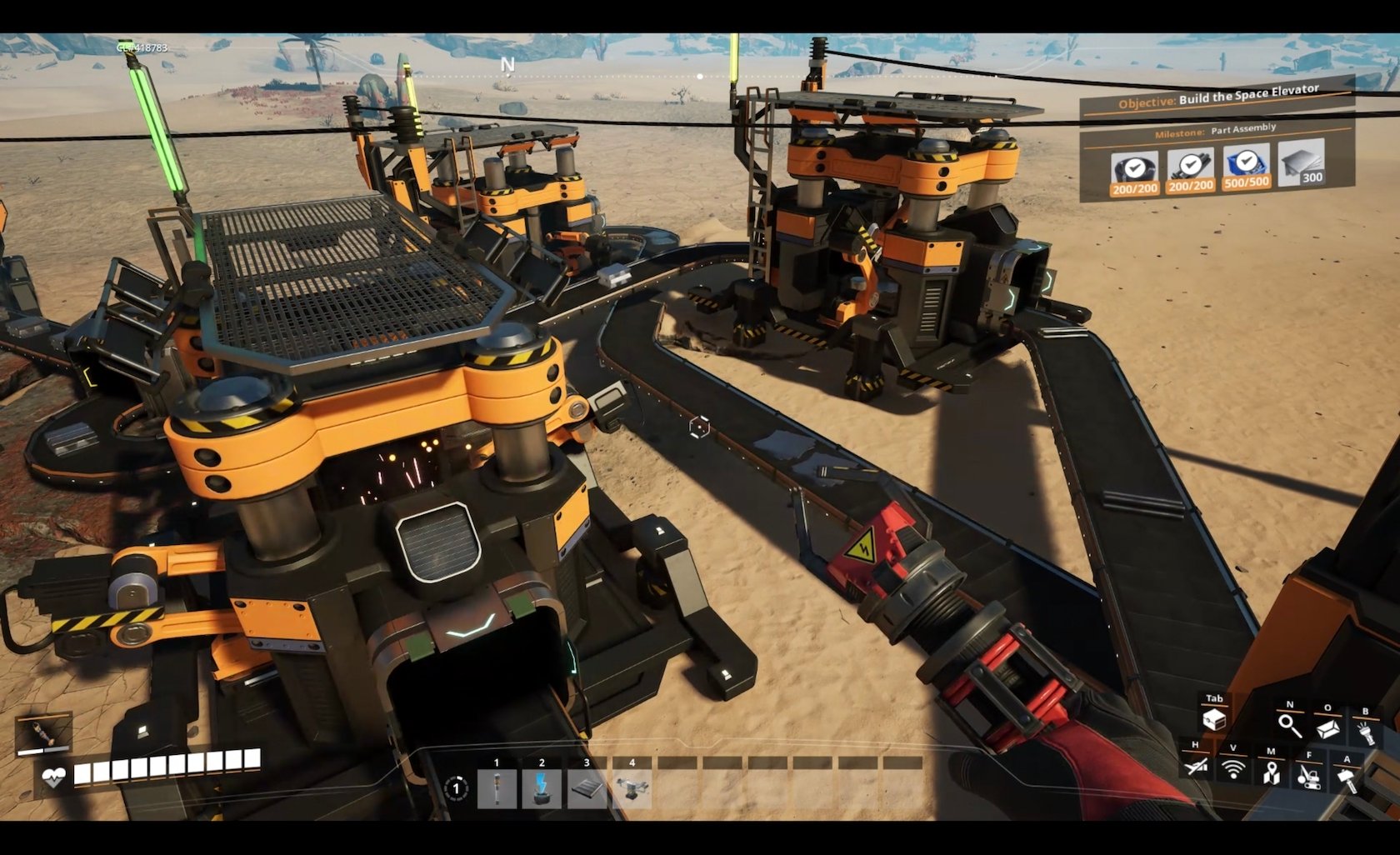
Task: Enter dismantle mode via wrecking crane icon
Action: point(1308,776)
